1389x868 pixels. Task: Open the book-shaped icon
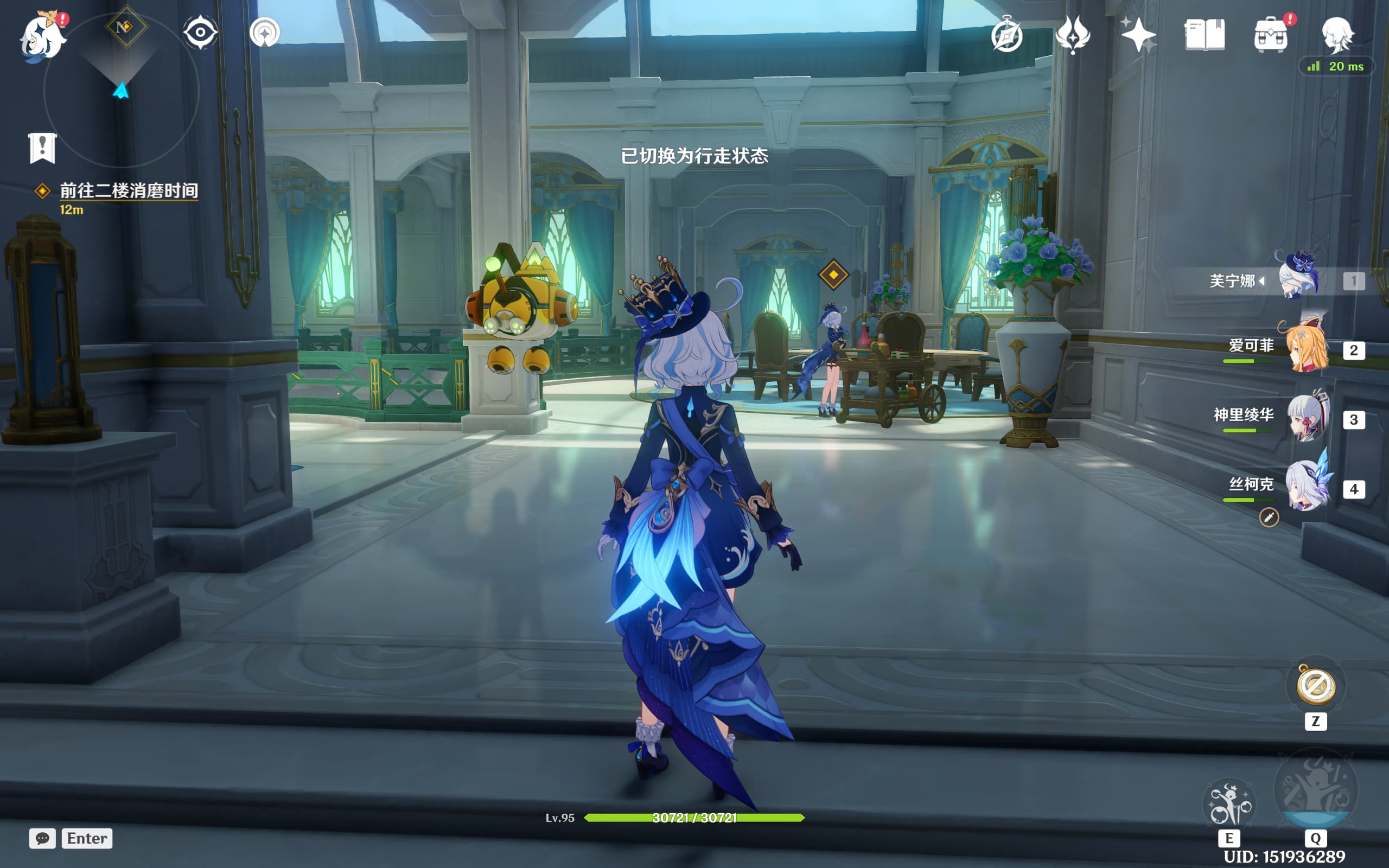click(1204, 36)
